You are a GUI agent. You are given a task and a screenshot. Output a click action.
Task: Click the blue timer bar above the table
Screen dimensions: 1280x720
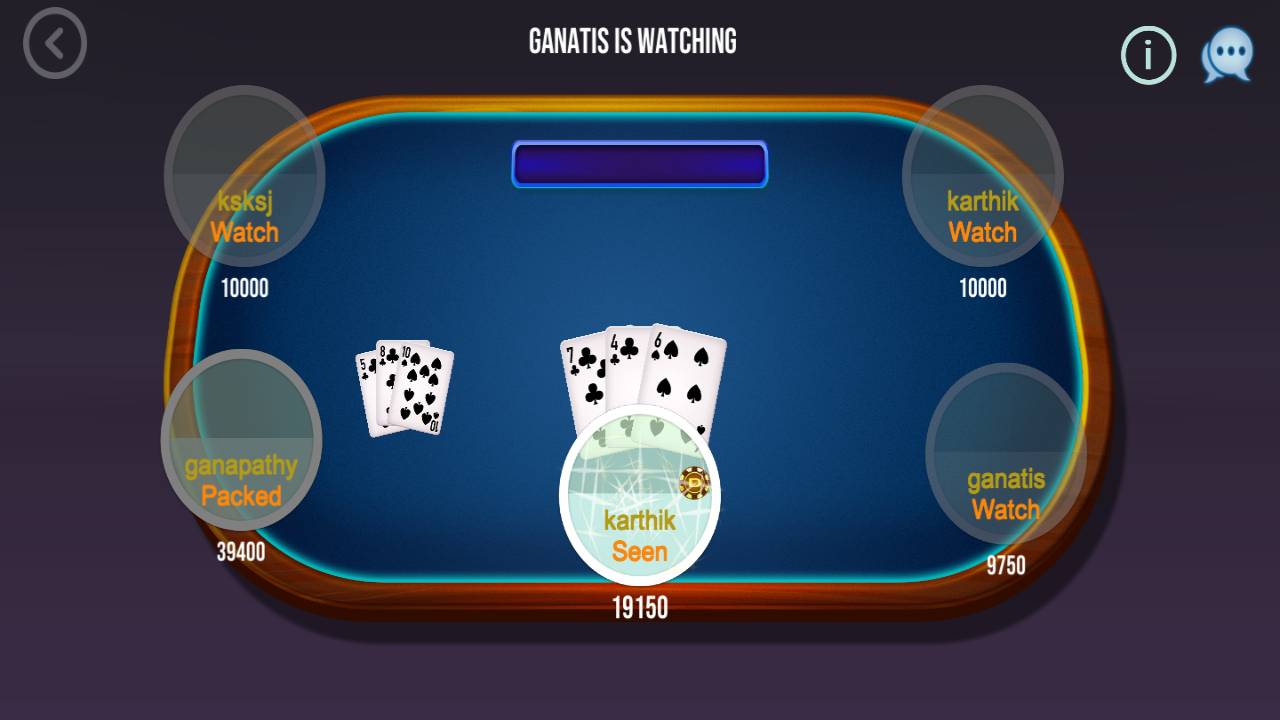639,163
